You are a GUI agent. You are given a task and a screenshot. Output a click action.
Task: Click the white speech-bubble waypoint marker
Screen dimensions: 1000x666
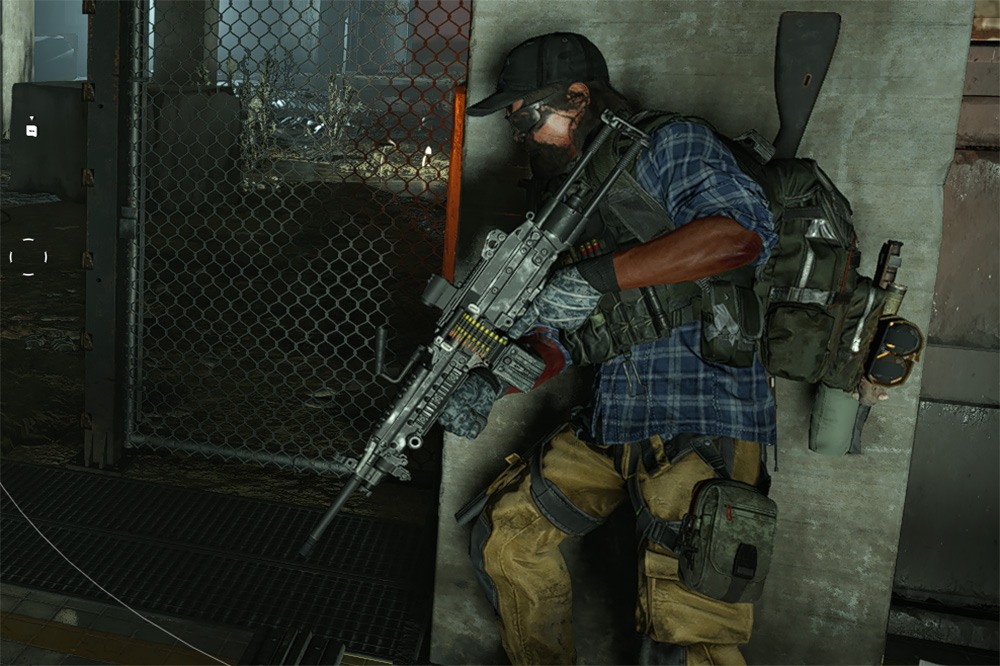click(x=31, y=130)
